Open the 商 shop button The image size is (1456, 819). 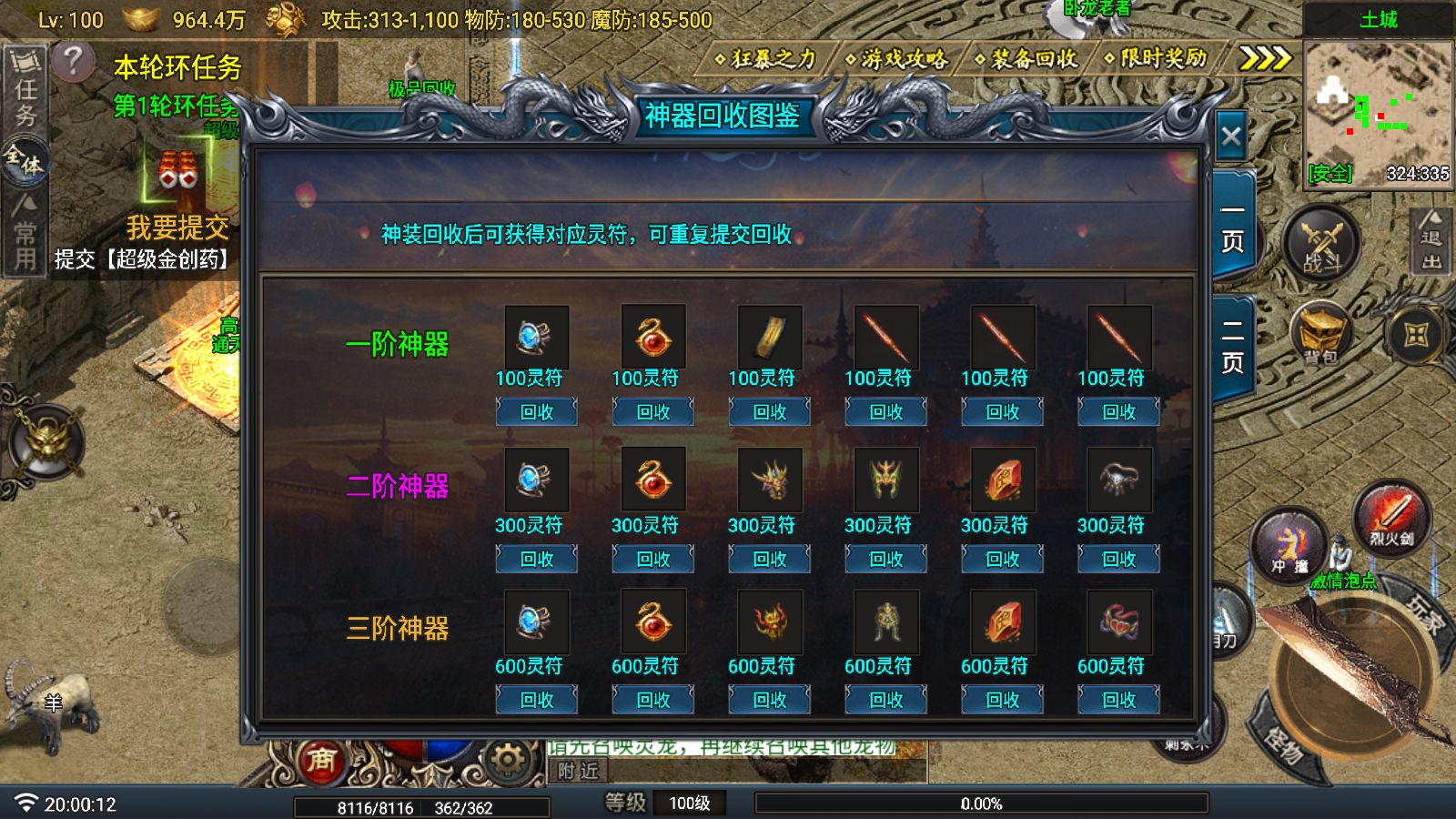[320, 759]
